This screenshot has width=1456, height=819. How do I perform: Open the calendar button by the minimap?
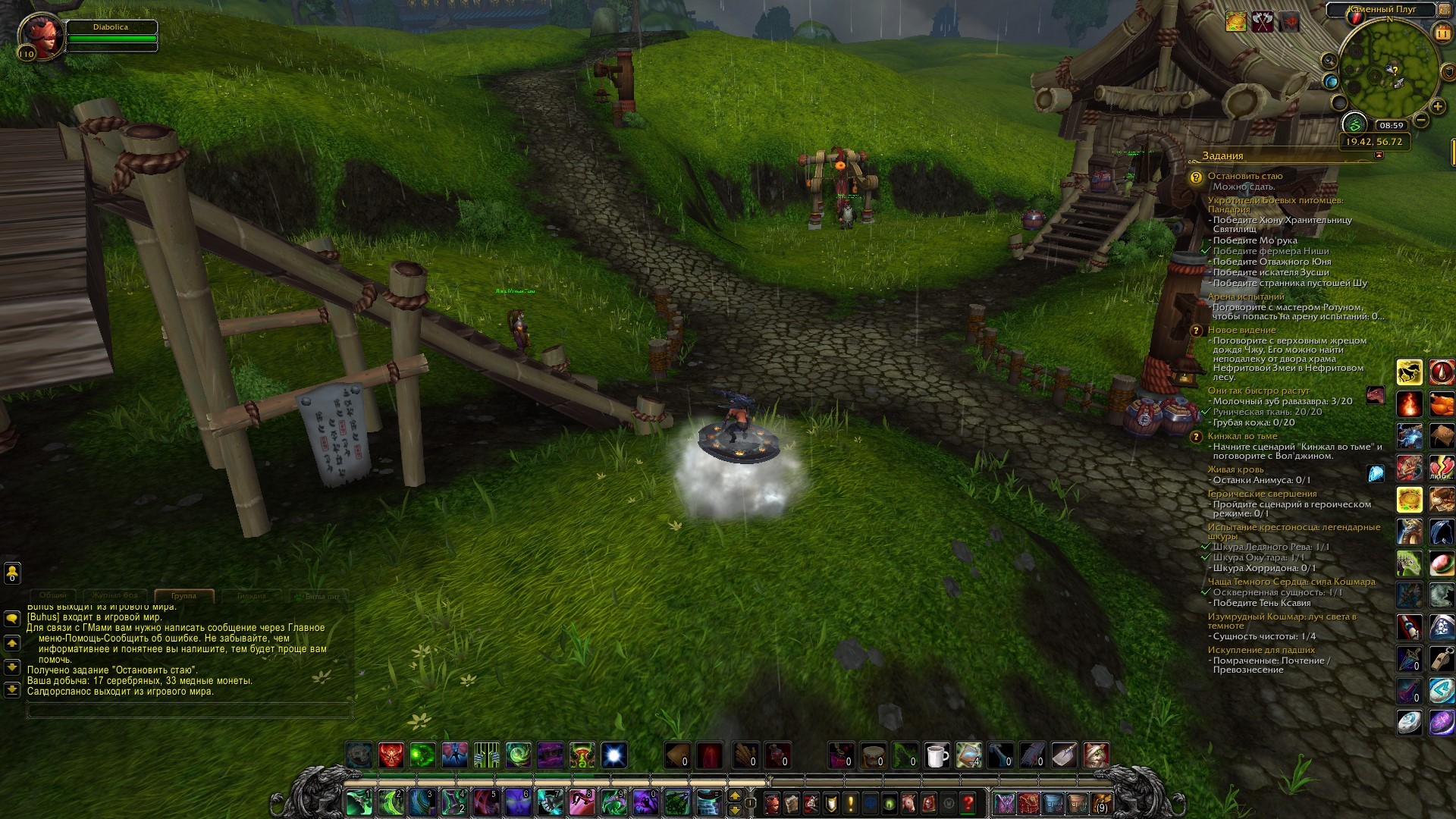click(x=1442, y=33)
